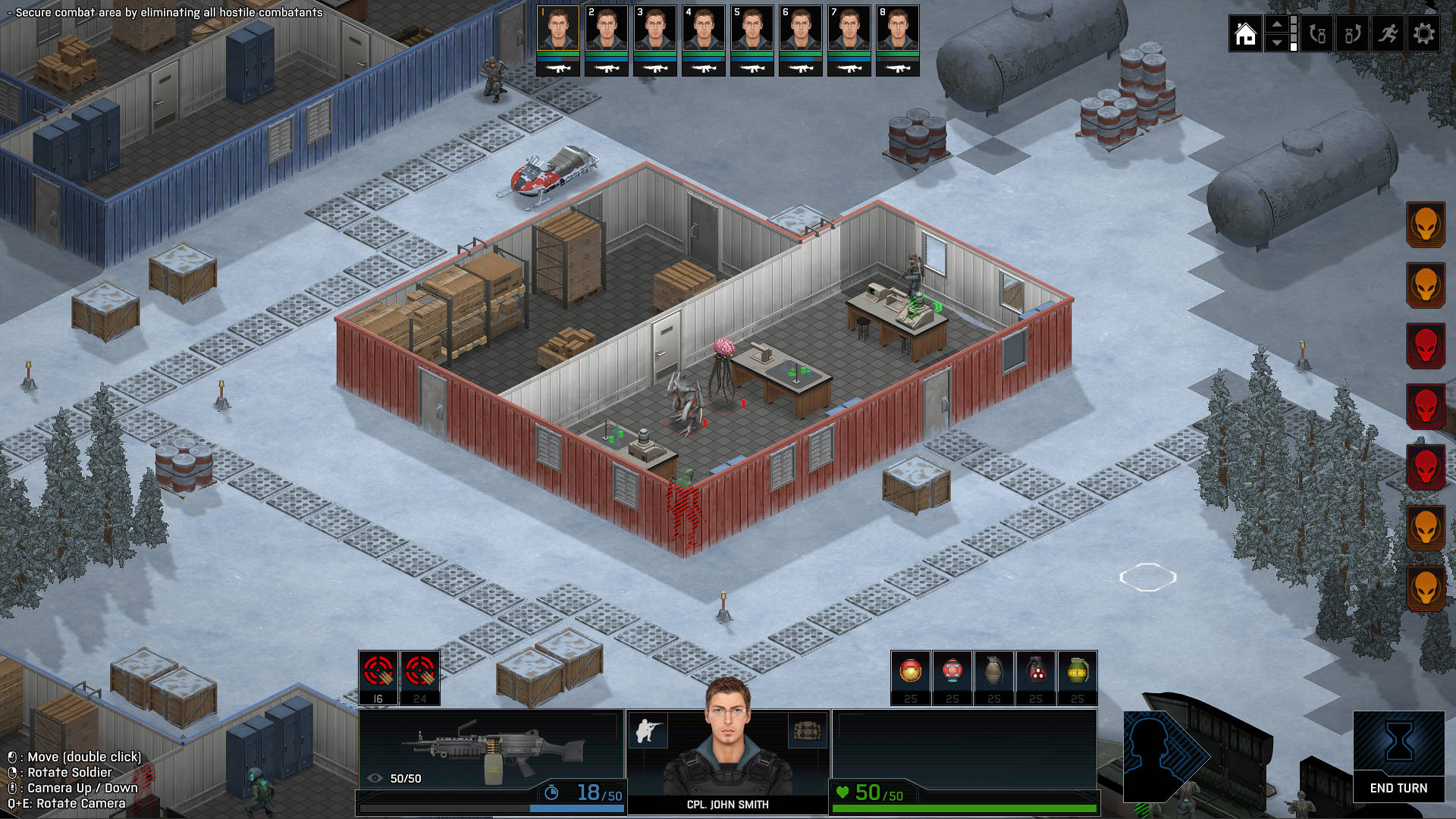Image resolution: width=1456 pixels, height=819 pixels.
Task: Rotate the camera clockwise using the toolbar icon
Action: pos(1353,33)
